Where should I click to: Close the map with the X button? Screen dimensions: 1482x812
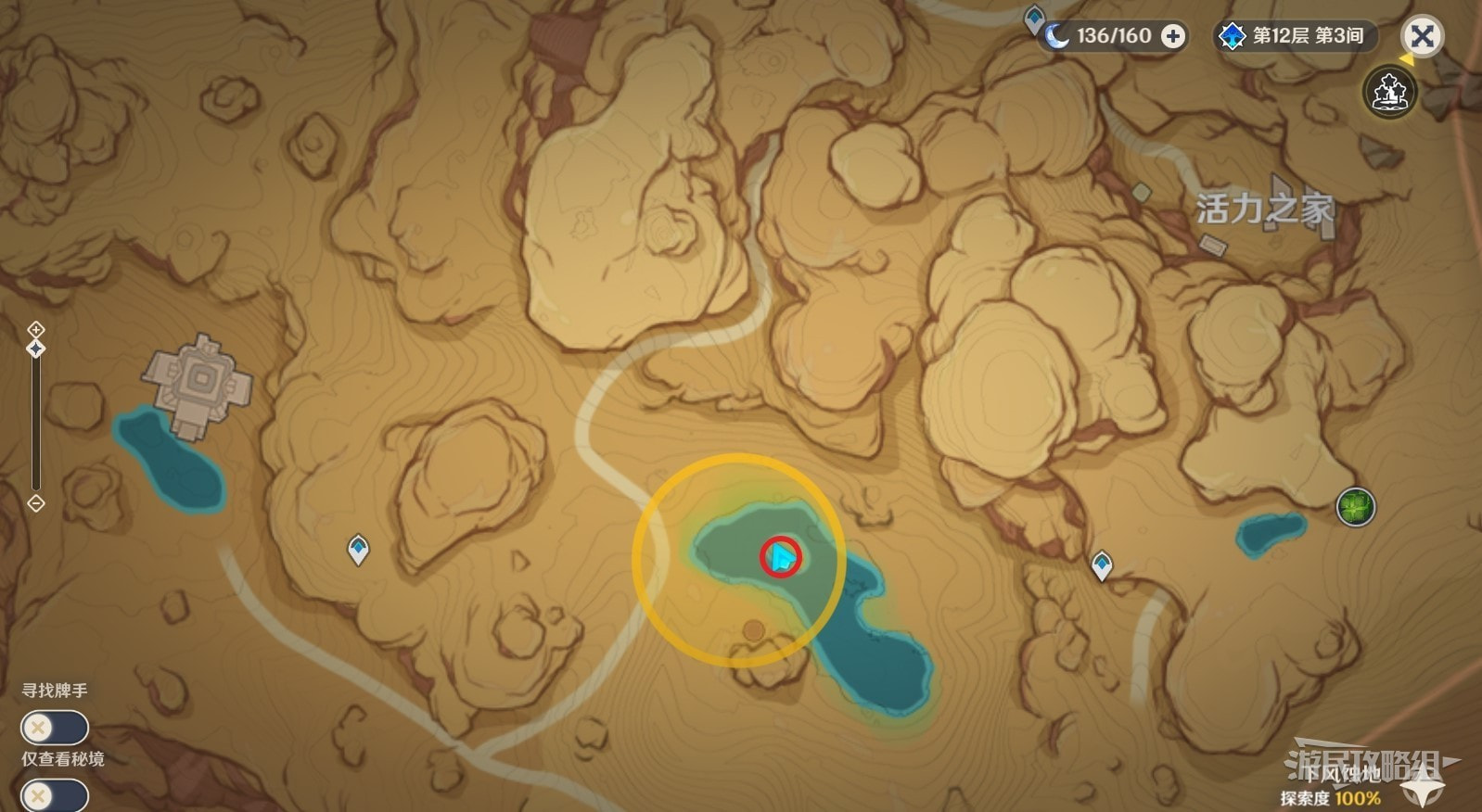(1422, 37)
